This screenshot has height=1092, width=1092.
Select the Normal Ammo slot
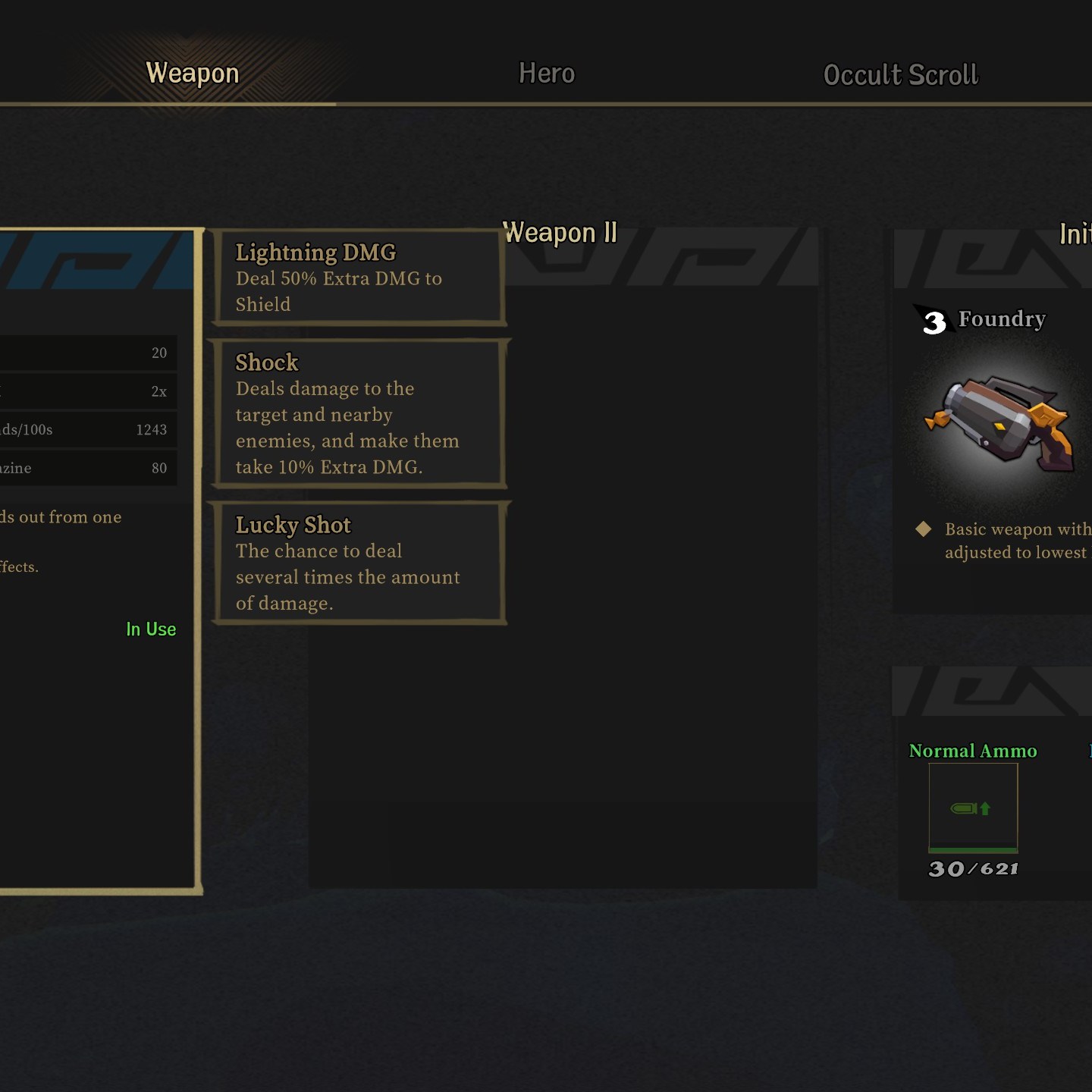point(973,808)
